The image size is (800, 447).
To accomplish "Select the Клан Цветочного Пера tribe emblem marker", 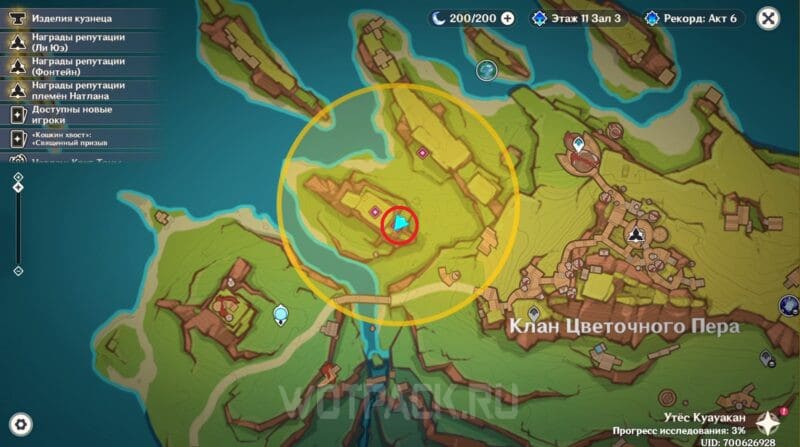I will (x=636, y=235).
